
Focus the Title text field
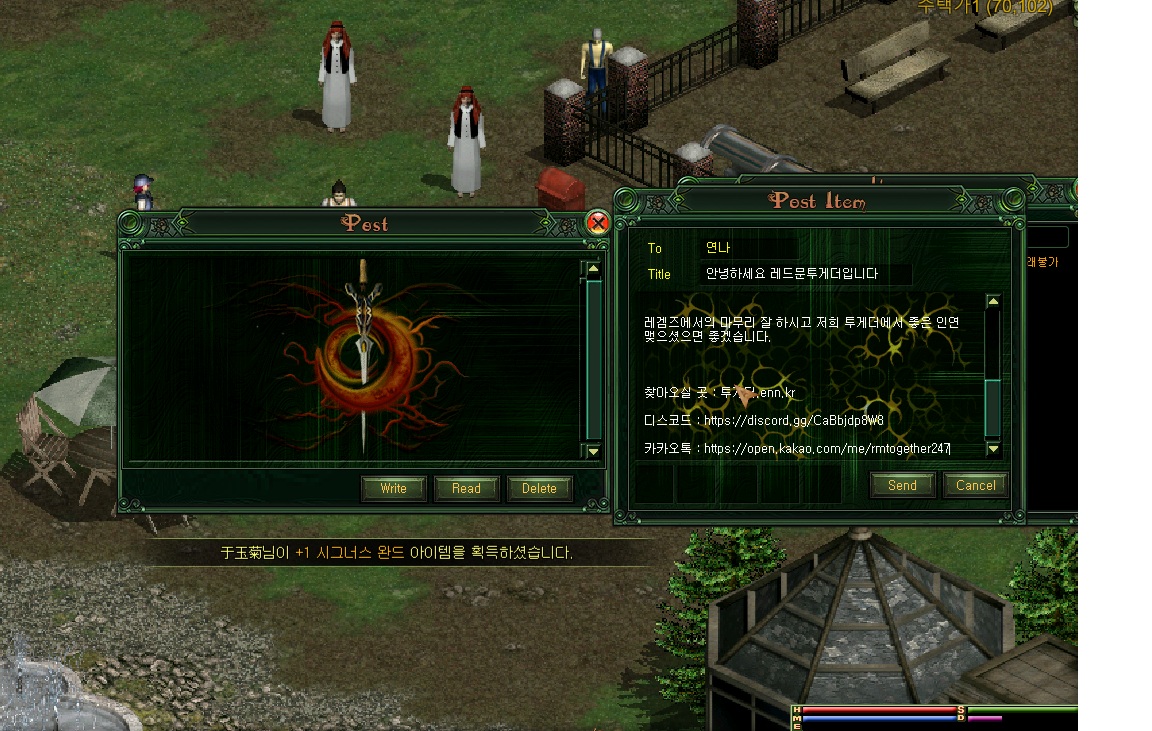coord(807,274)
